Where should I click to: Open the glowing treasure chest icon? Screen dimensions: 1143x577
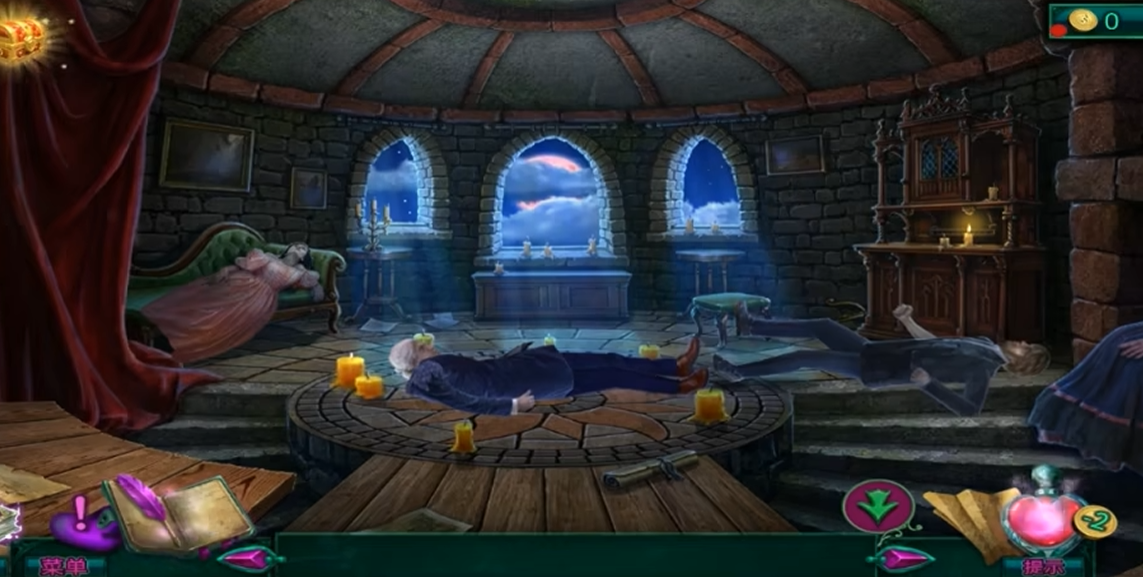pyautogui.click(x=22, y=38)
